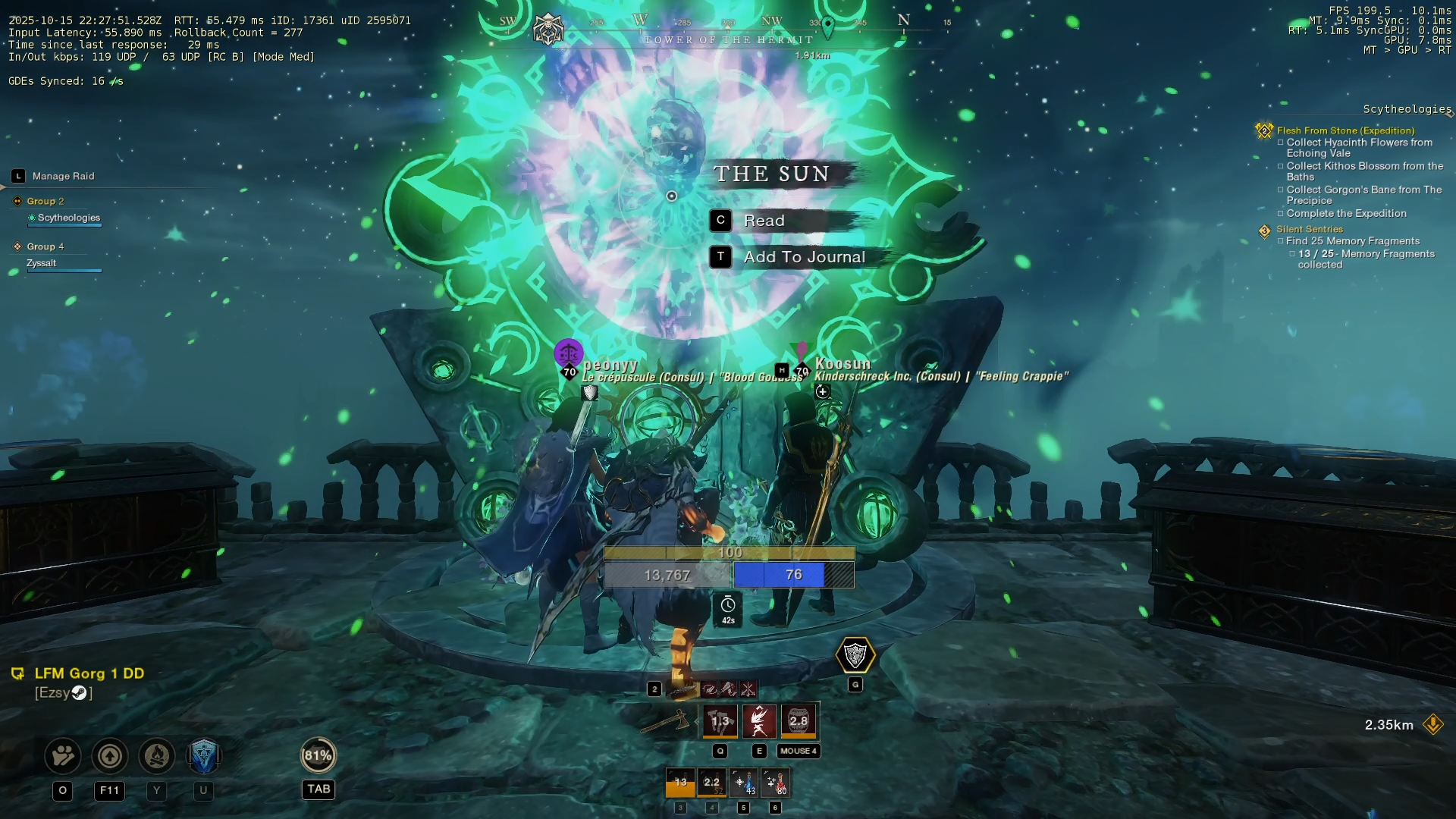Viewport: 1456px width, 819px height.
Task: Click the up-arrow circle icon
Action: [110, 755]
